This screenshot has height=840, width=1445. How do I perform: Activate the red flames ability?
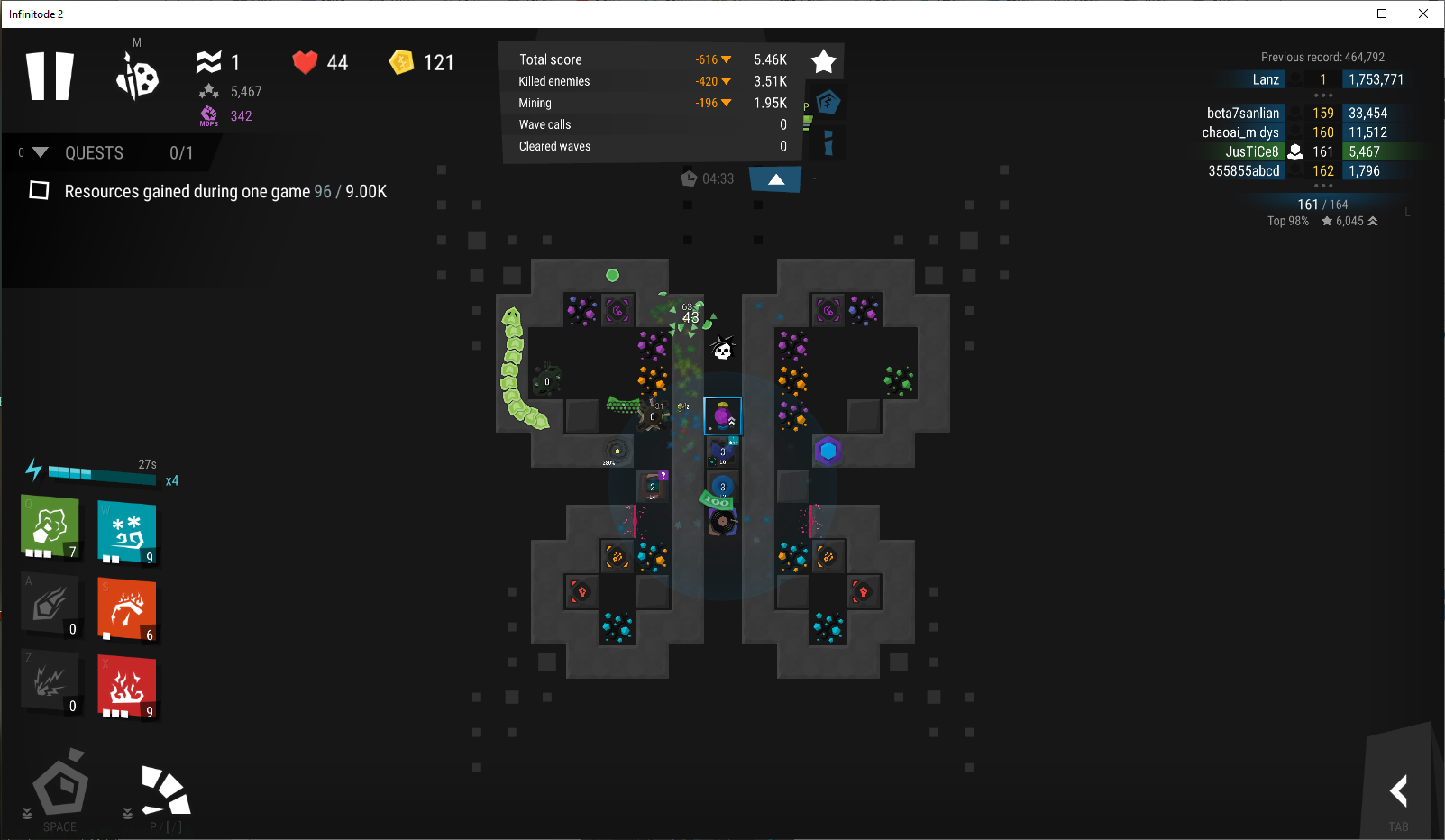(x=126, y=687)
